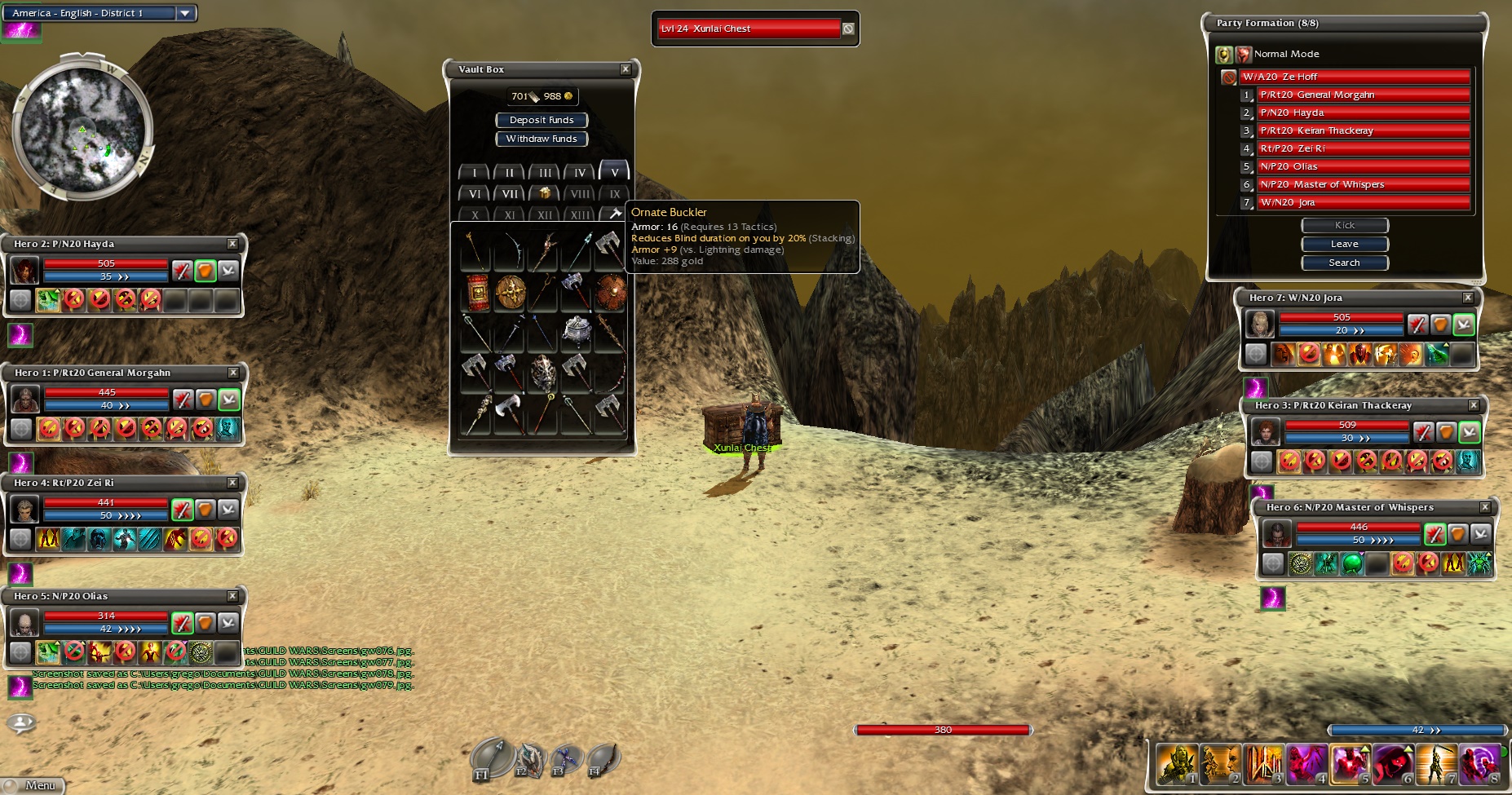Switch to vault tab IV
Image resolution: width=1512 pixels, height=795 pixels.
(x=579, y=173)
